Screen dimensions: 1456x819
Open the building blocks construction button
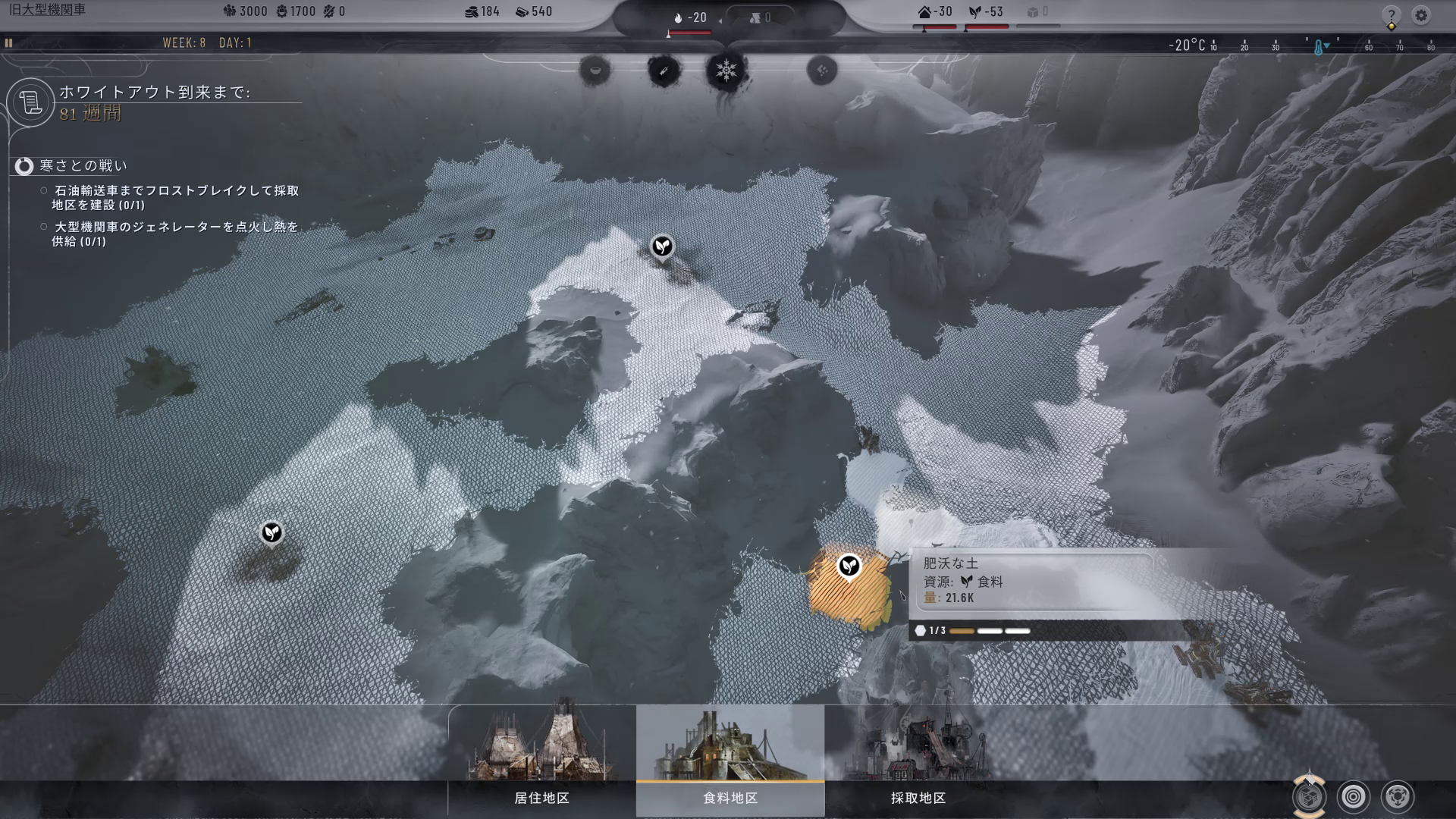[x=1310, y=796]
